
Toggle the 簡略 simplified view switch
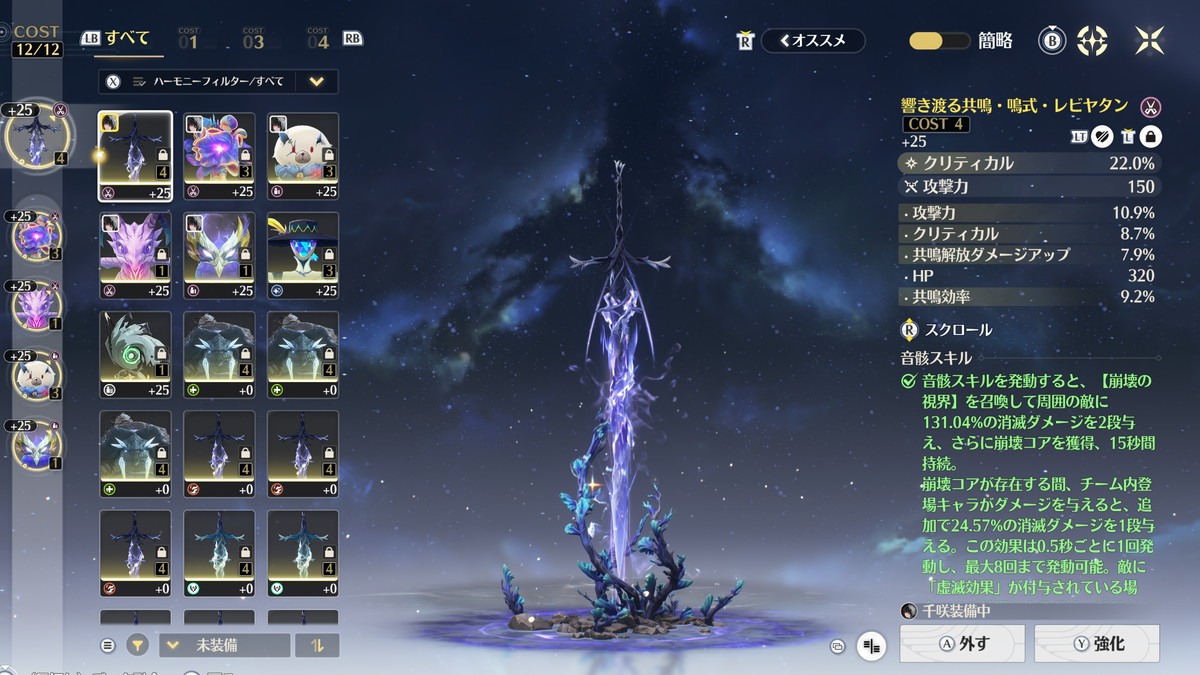pos(939,41)
